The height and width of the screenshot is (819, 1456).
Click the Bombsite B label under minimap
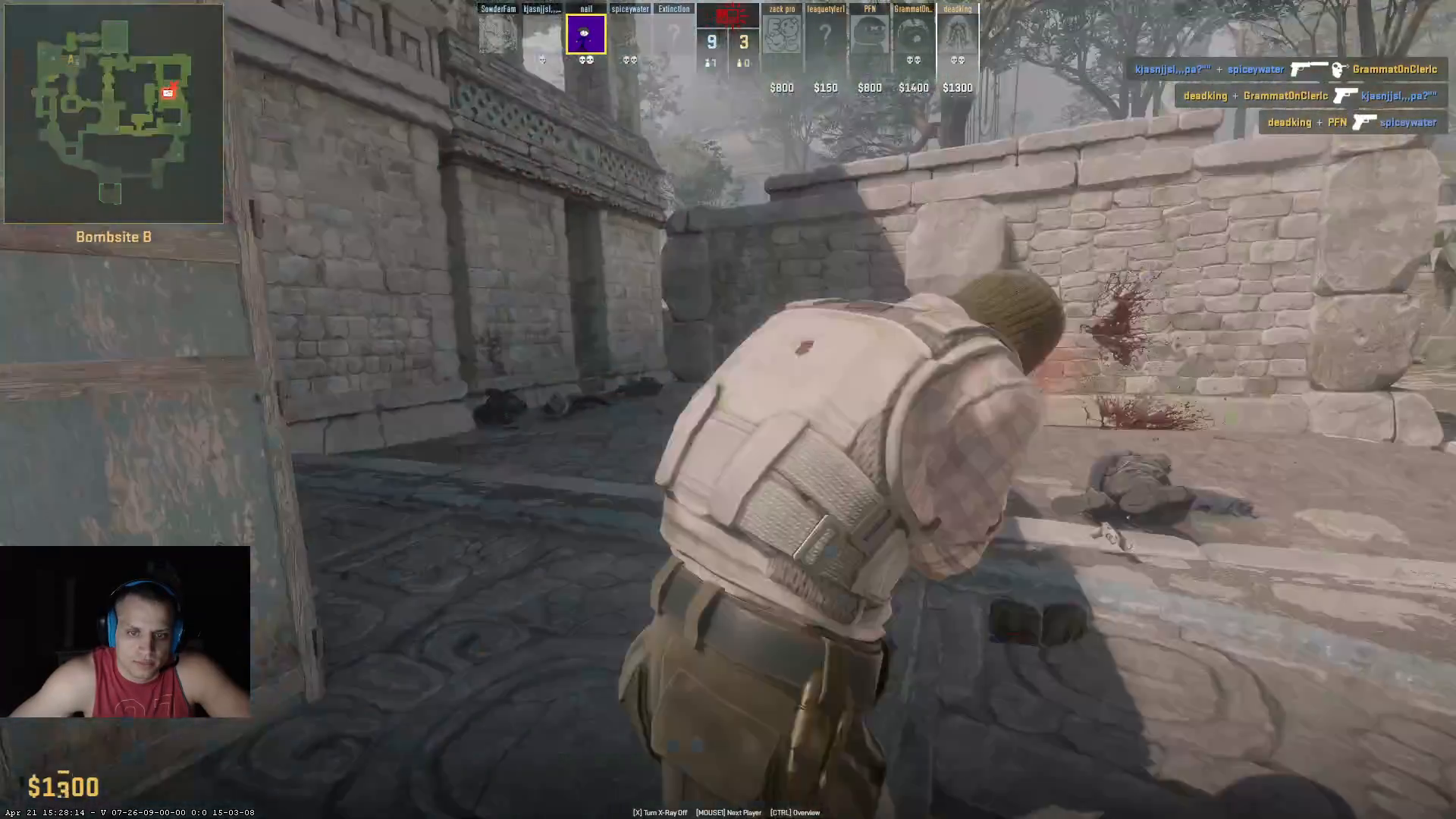113,237
